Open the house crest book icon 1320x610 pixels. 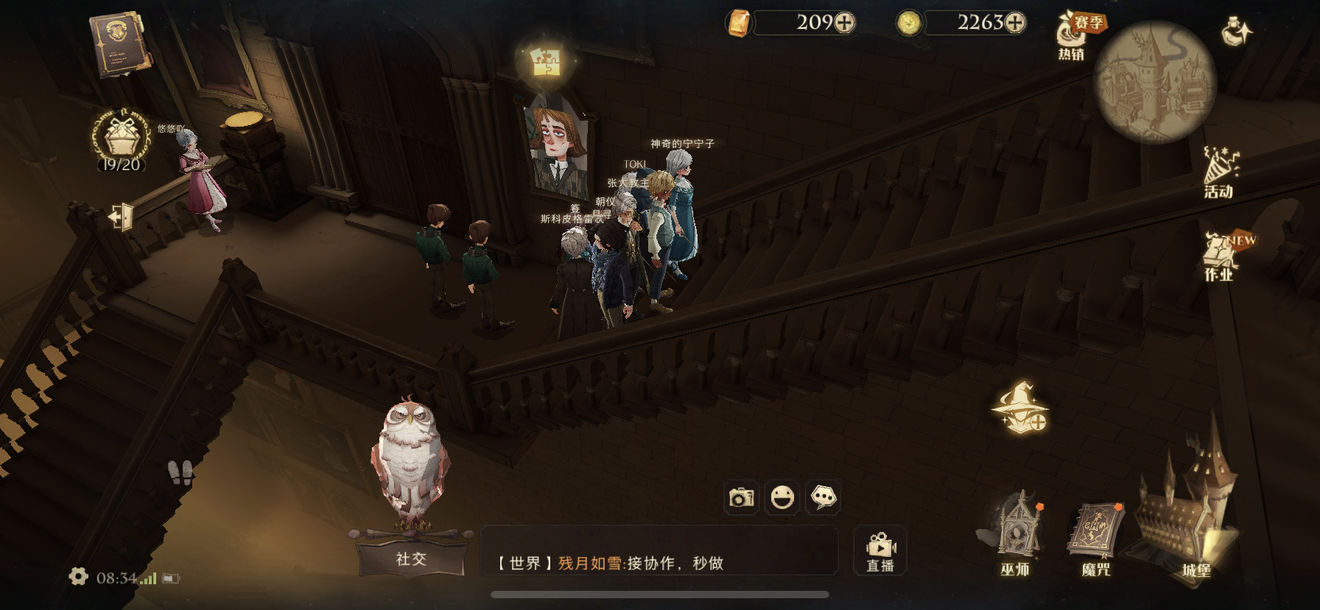click(x=118, y=42)
